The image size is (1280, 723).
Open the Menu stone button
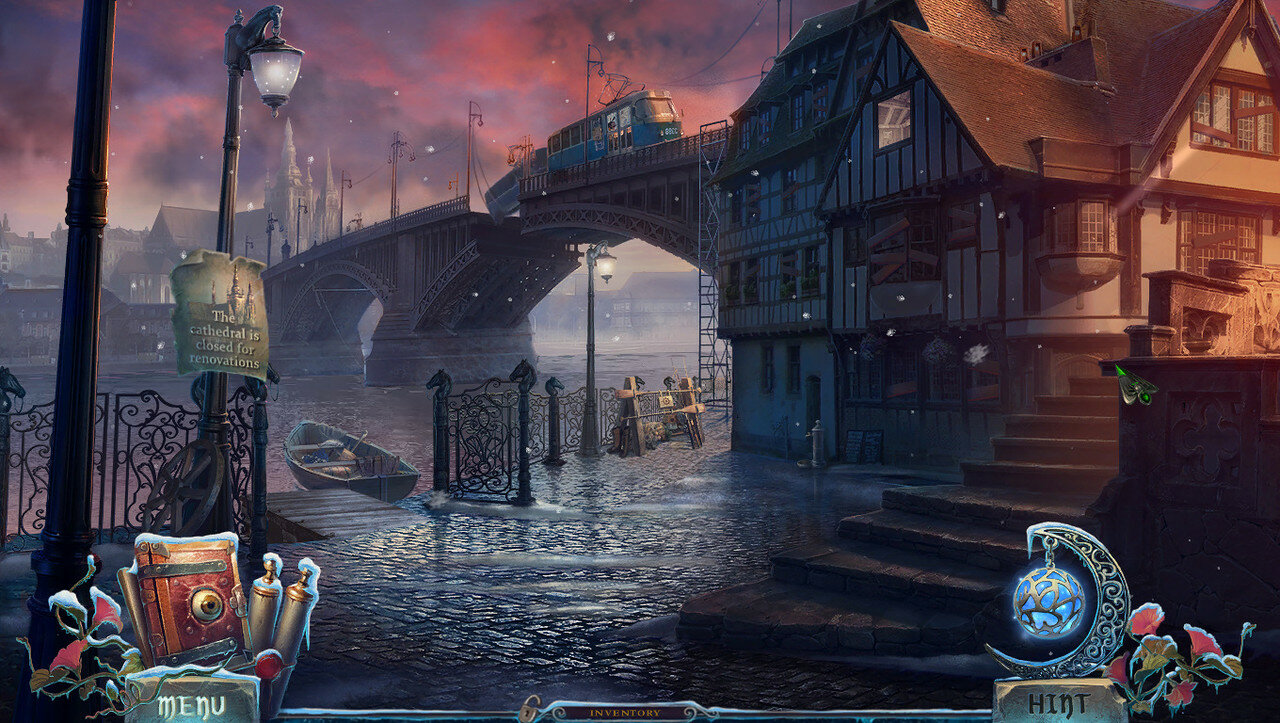[194, 704]
